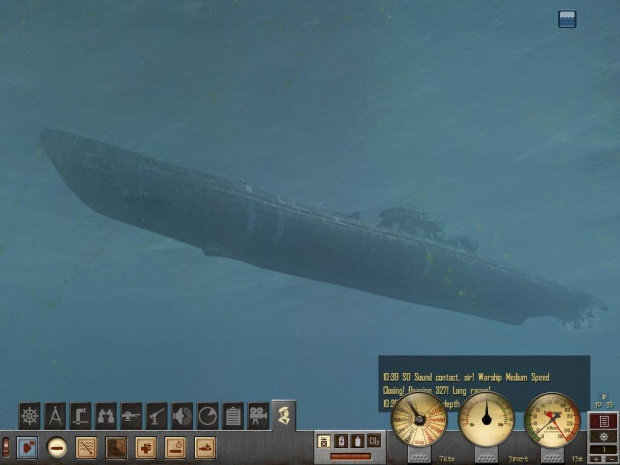Image resolution: width=620 pixels, height=465 pixels.
Task: Open the hydrophone sound station
Action: click(182, 415)
